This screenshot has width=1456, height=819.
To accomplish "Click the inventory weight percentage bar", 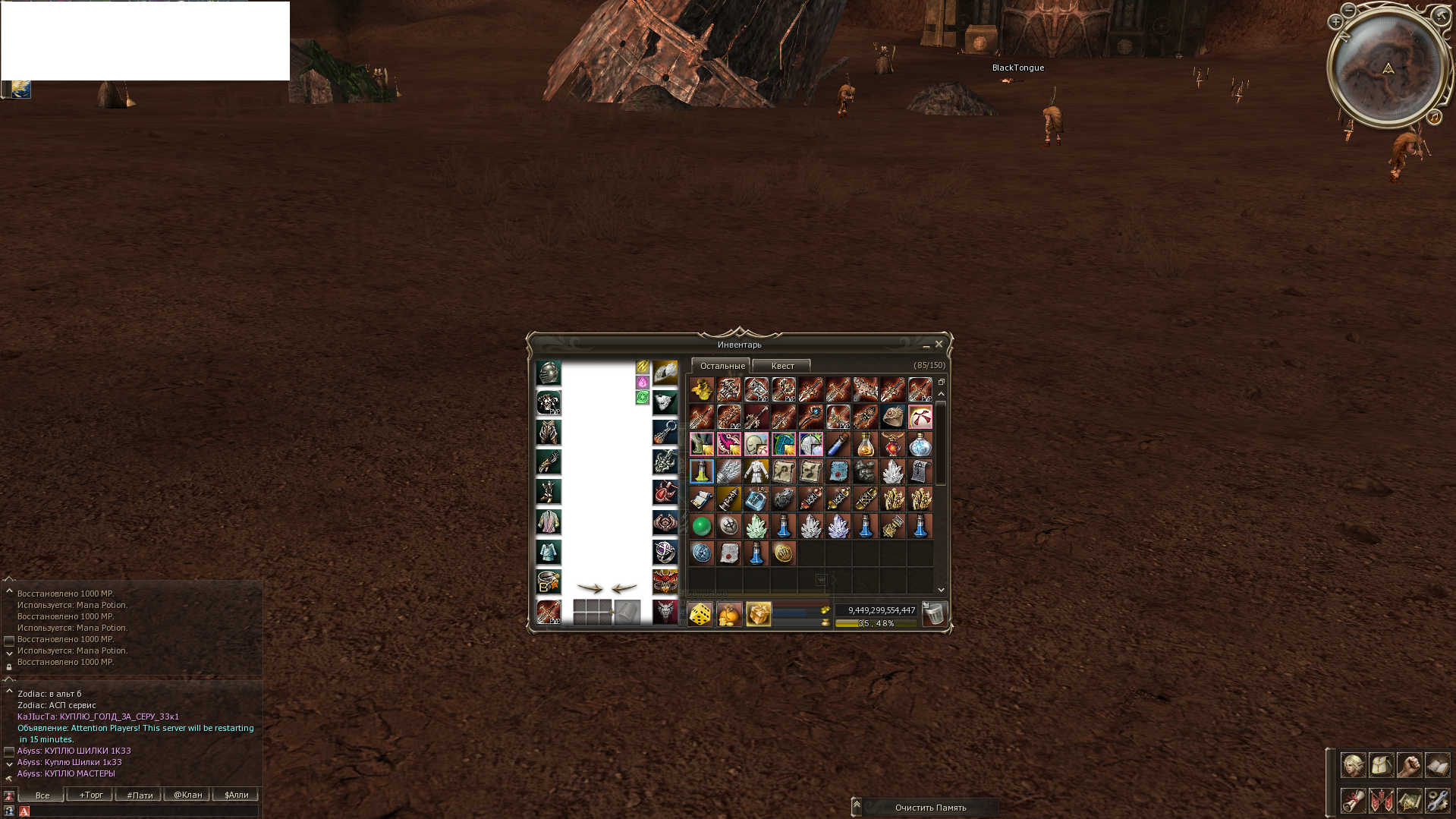I will pyautogui.click(x=876, y=622).
